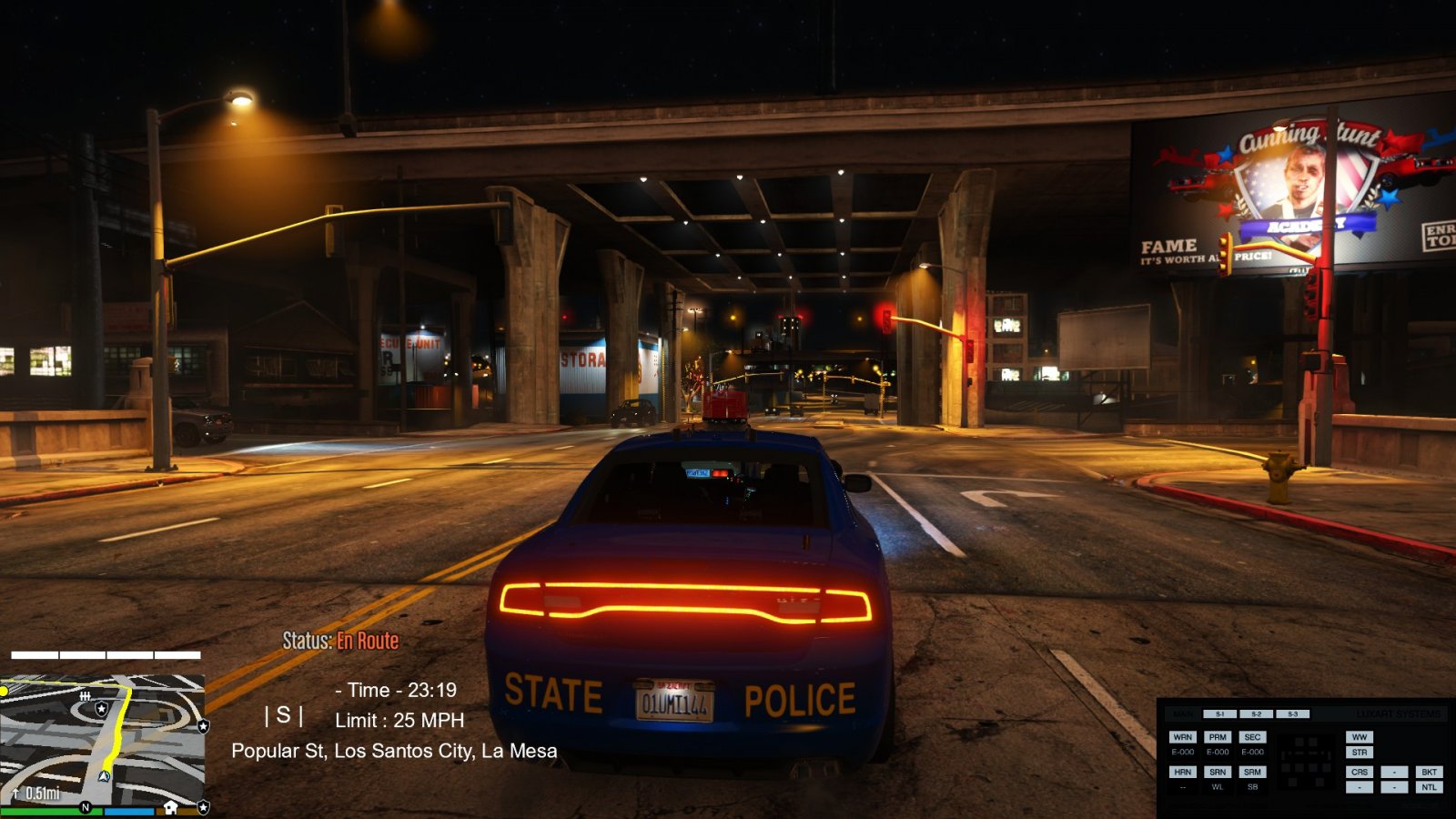Image resolution: width=1456 pixels, height=819 pixels.
Task: Turn on the SRN siren button
Action: [1218, 772]
